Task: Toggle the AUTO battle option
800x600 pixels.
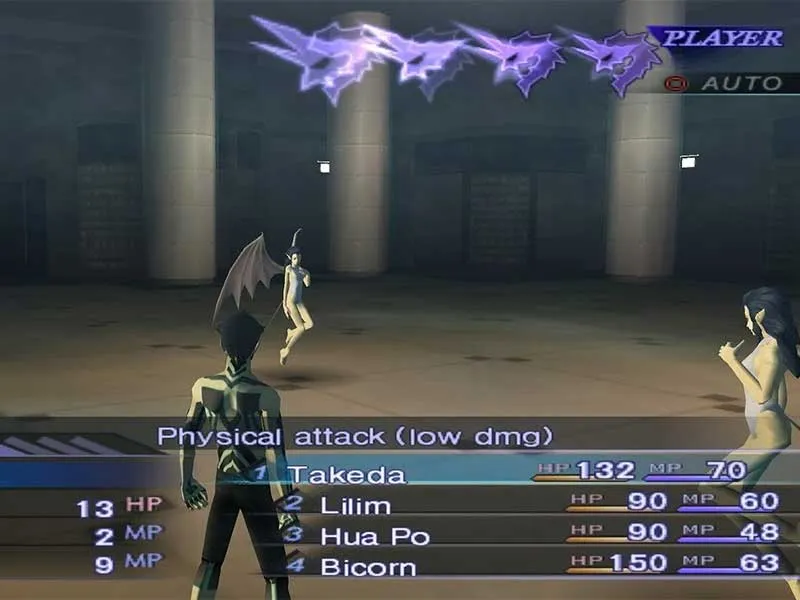Action: click(x=738, y=83)
